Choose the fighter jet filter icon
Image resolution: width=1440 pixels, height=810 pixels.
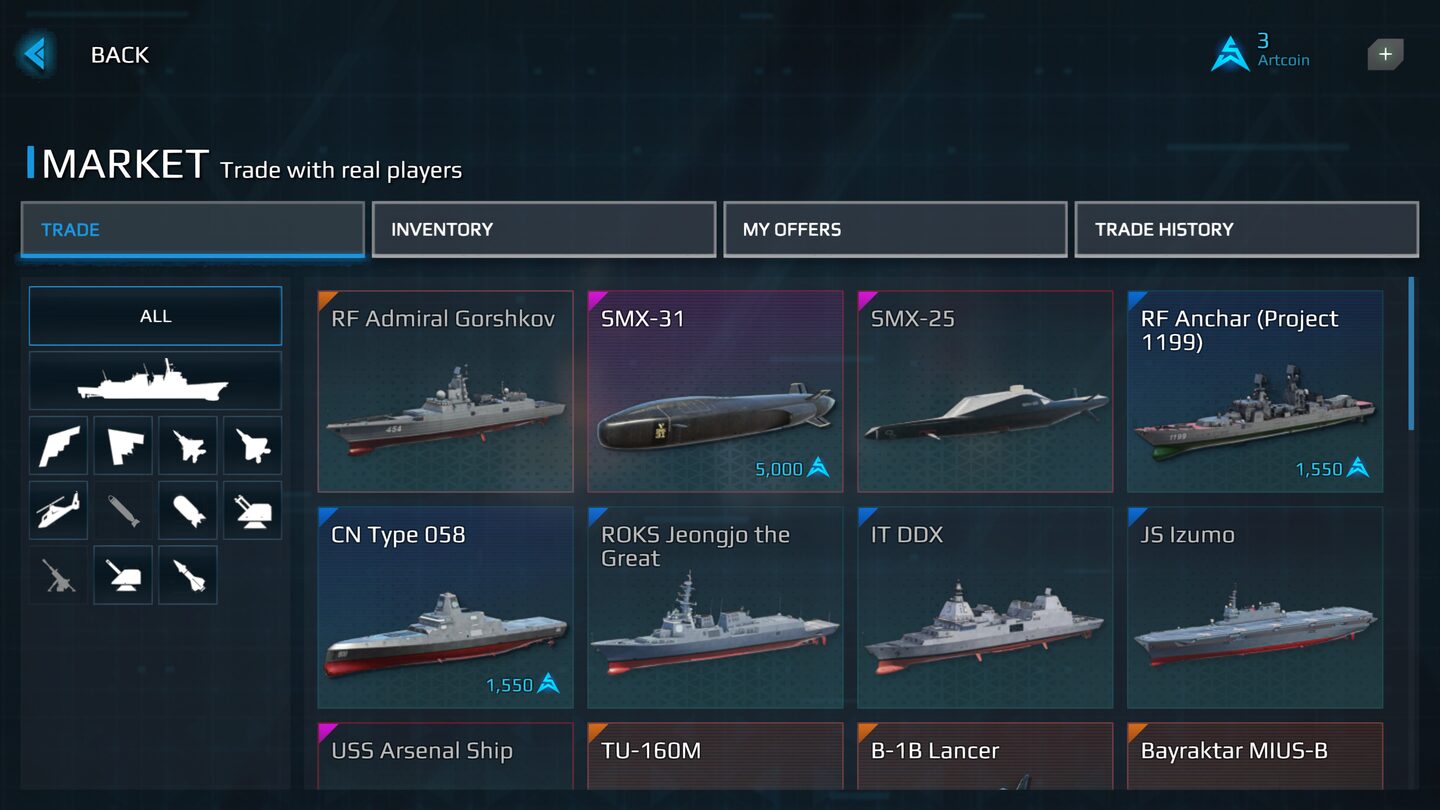(x=188, y=445)
